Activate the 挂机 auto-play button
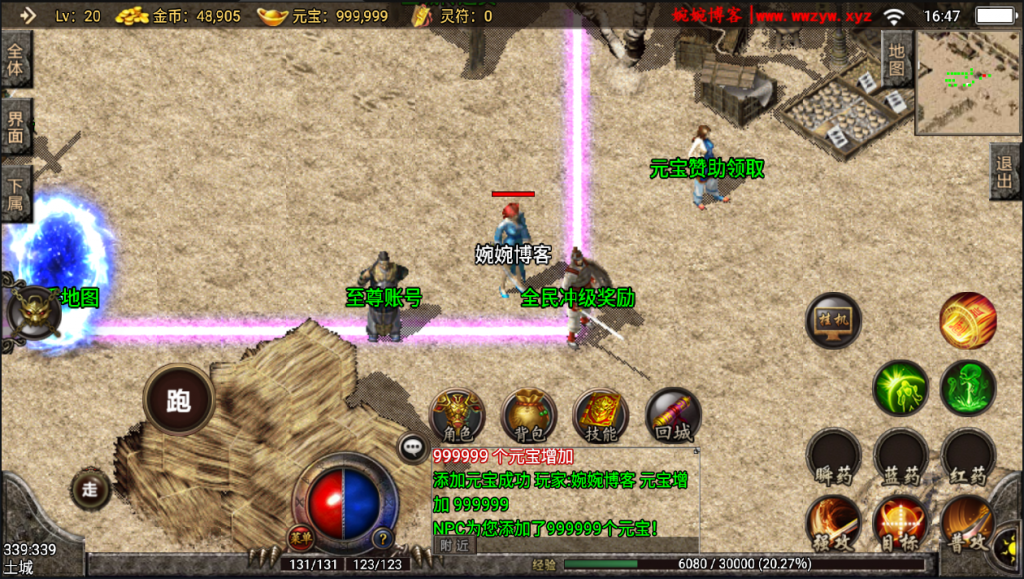 click(833, 321)
